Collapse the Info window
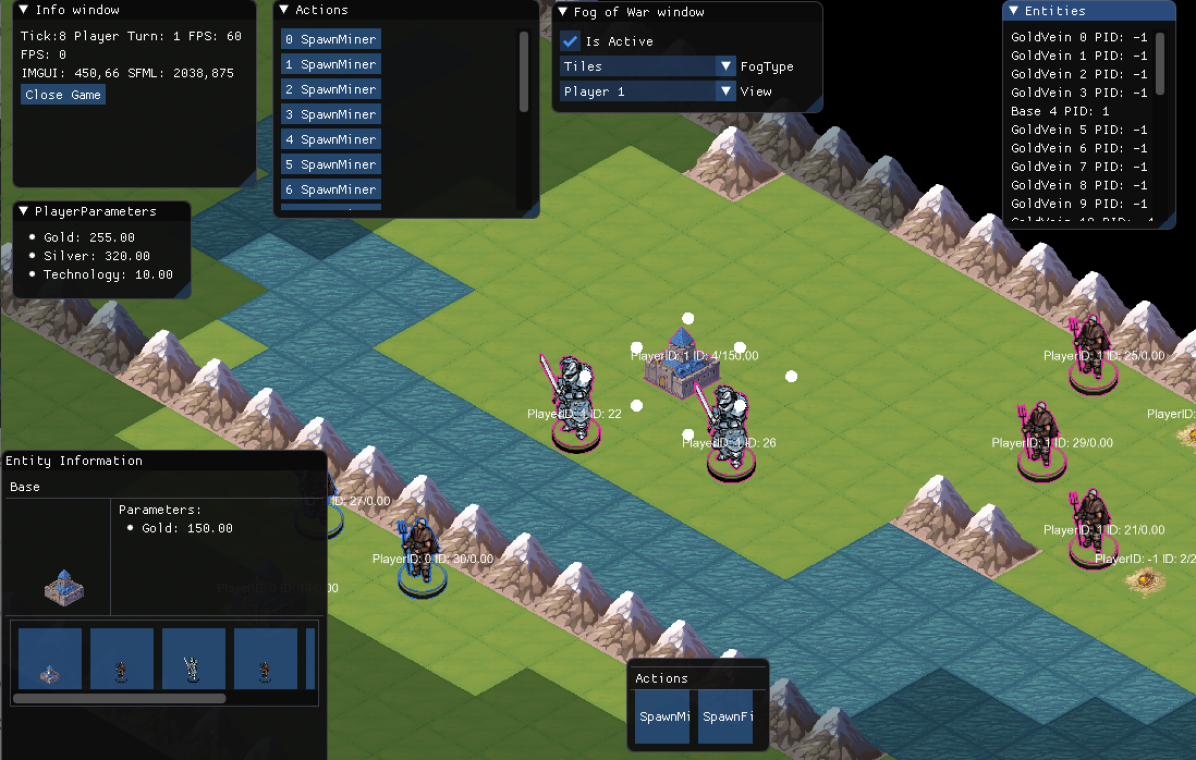This screenshot has width=1196, height=760. click(x=25, y=10)
